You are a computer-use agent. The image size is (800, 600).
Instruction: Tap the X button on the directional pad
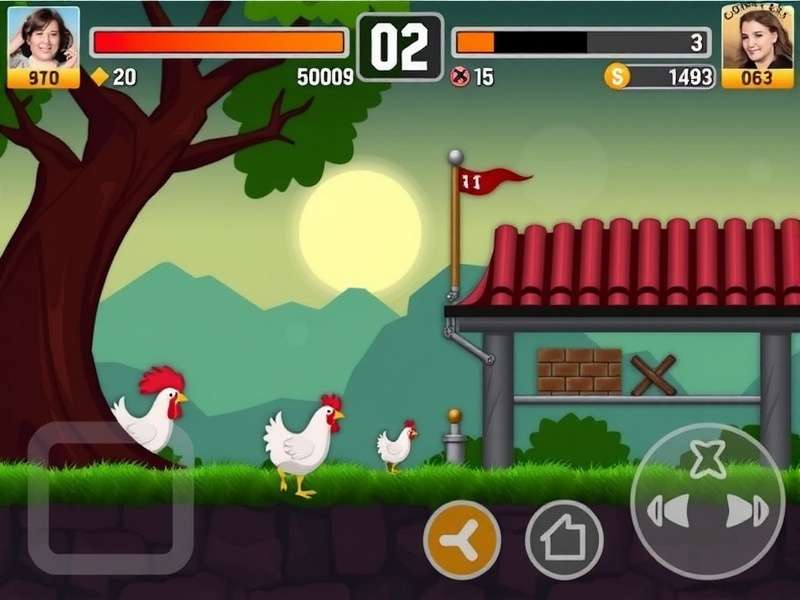coord(708,458)
